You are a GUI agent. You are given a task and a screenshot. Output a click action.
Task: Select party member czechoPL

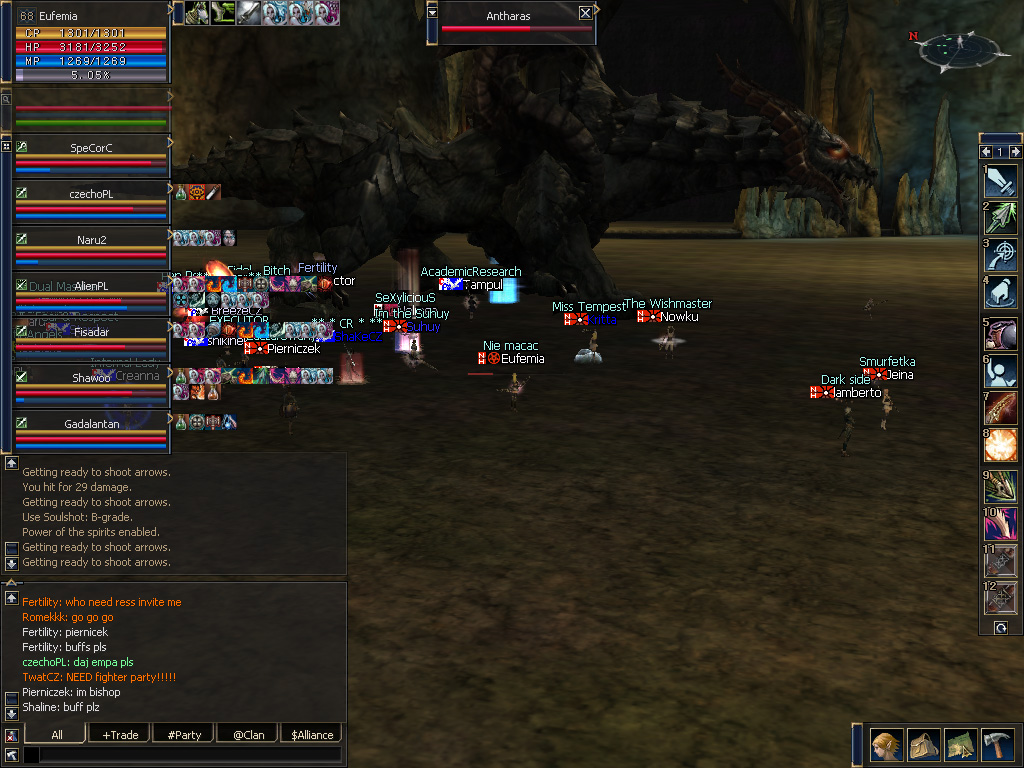click(x=91, y=194)
